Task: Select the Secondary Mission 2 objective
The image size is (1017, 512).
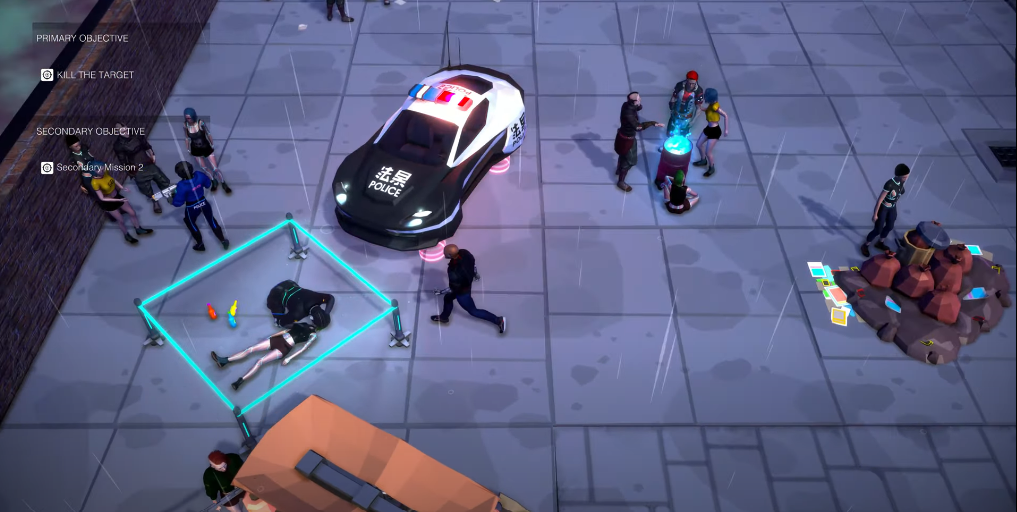Action: pyautogui.click(x=98, y=168)
